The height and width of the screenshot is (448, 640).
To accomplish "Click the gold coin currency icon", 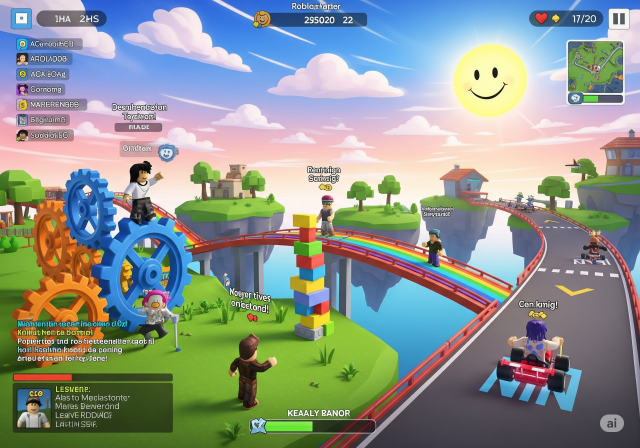I will point(262,19).
